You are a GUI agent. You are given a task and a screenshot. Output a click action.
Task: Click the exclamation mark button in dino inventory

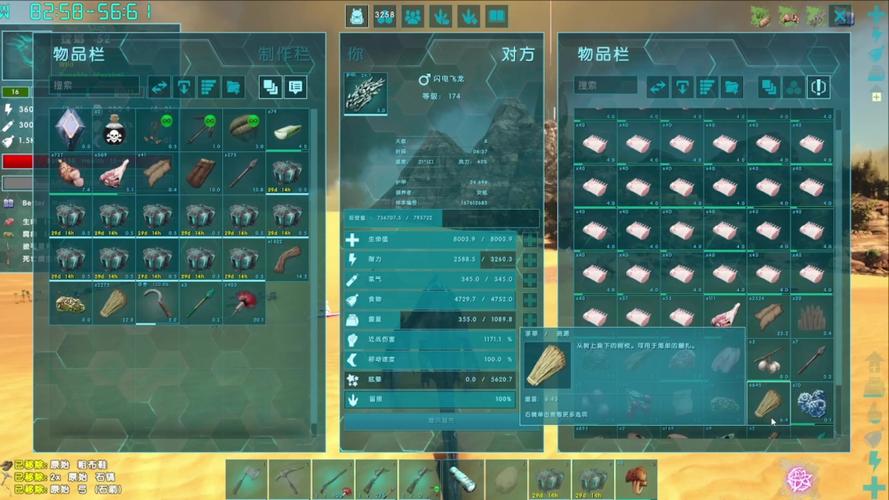[x=819, y=87]
